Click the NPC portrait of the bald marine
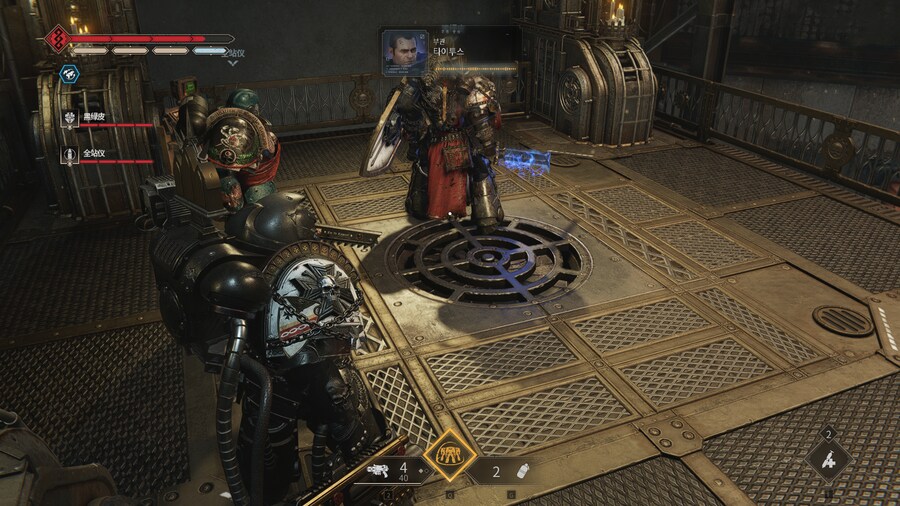Screen dimensions: 900x506 tap(403, 50)
